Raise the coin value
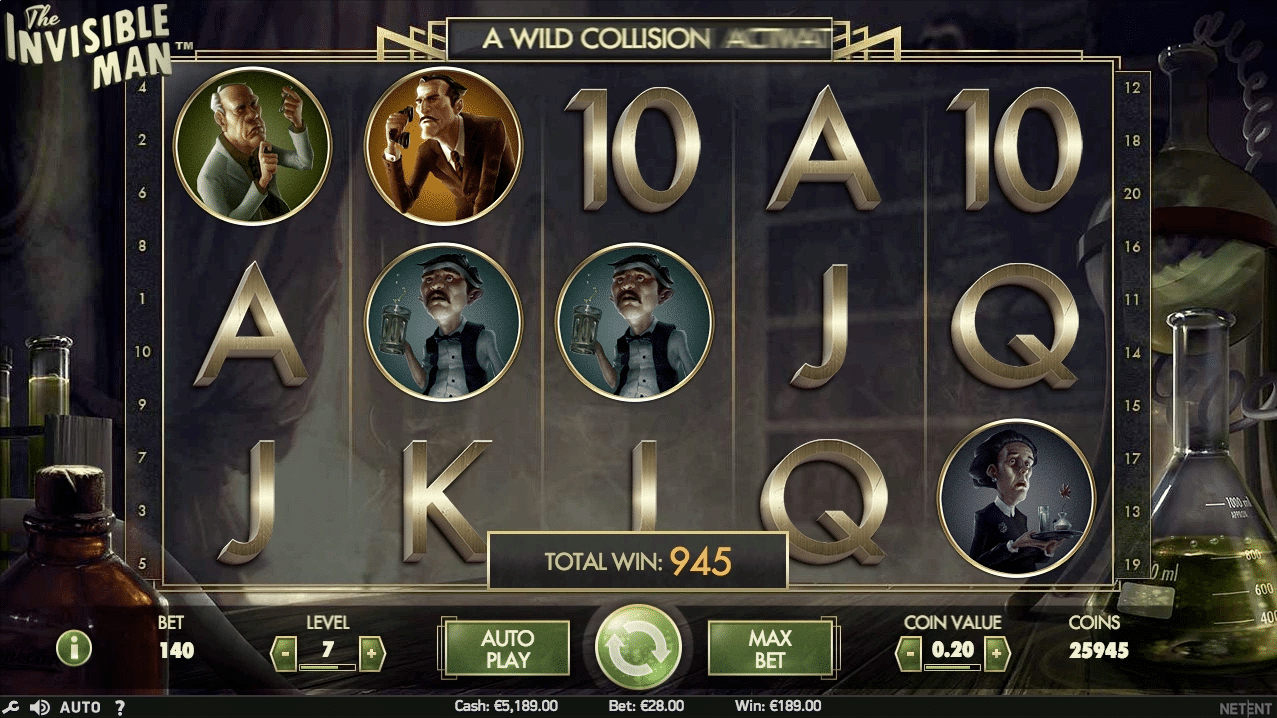The width and height of the screenshot is (1277, 718). point(996,654)
